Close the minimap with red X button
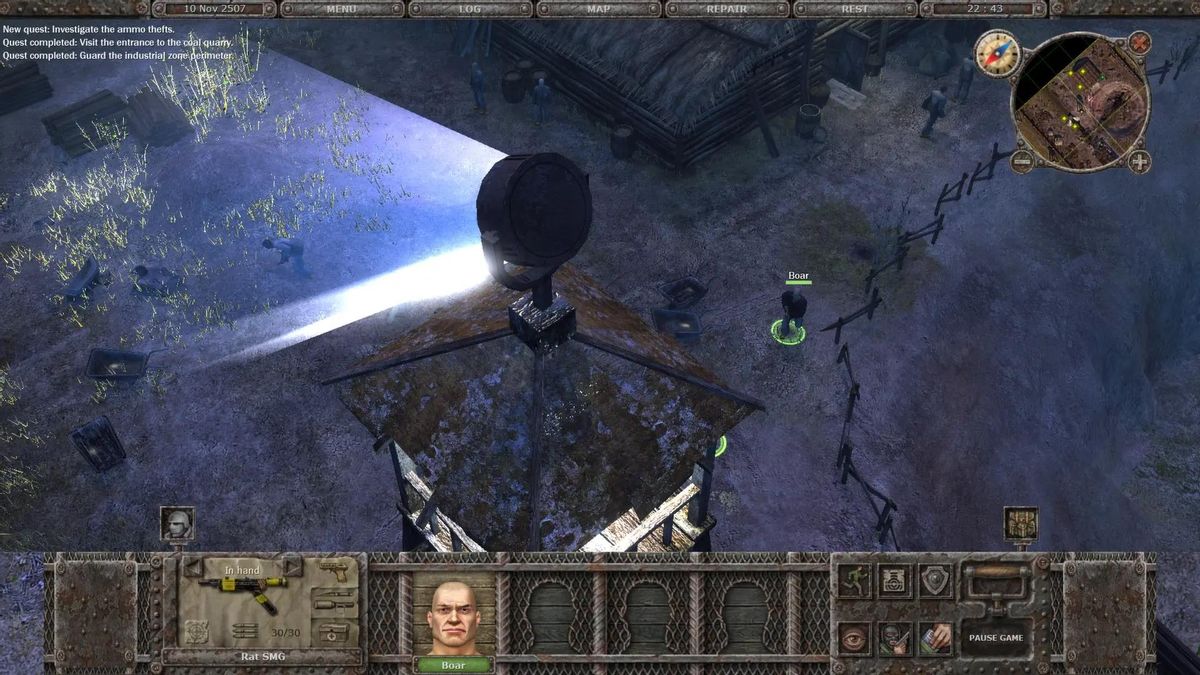 (x=1139, y=43)
